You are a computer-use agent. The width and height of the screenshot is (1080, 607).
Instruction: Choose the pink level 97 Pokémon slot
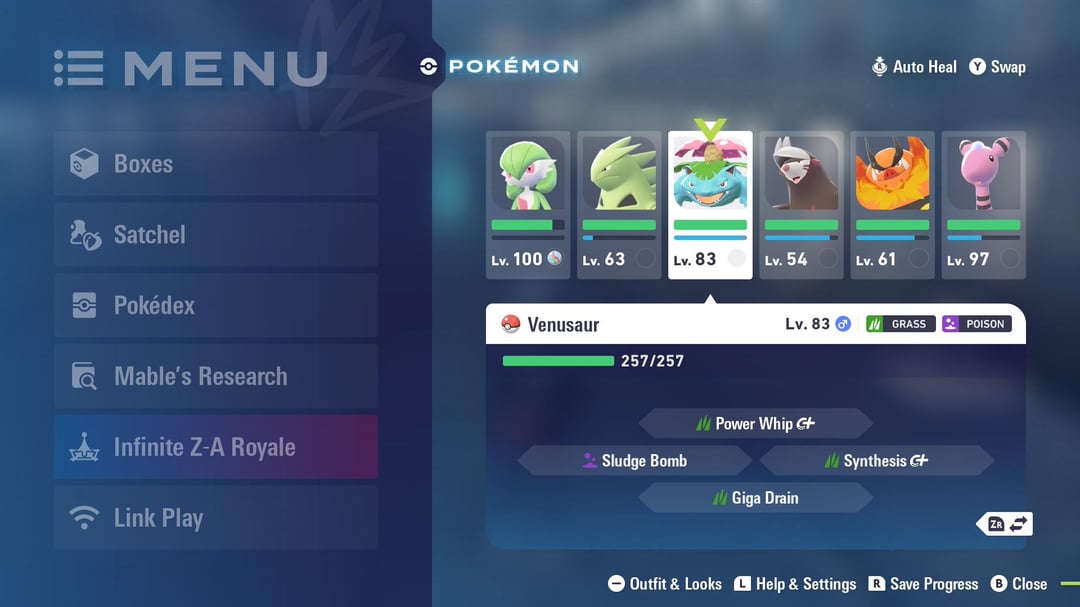tap(983, 204)
